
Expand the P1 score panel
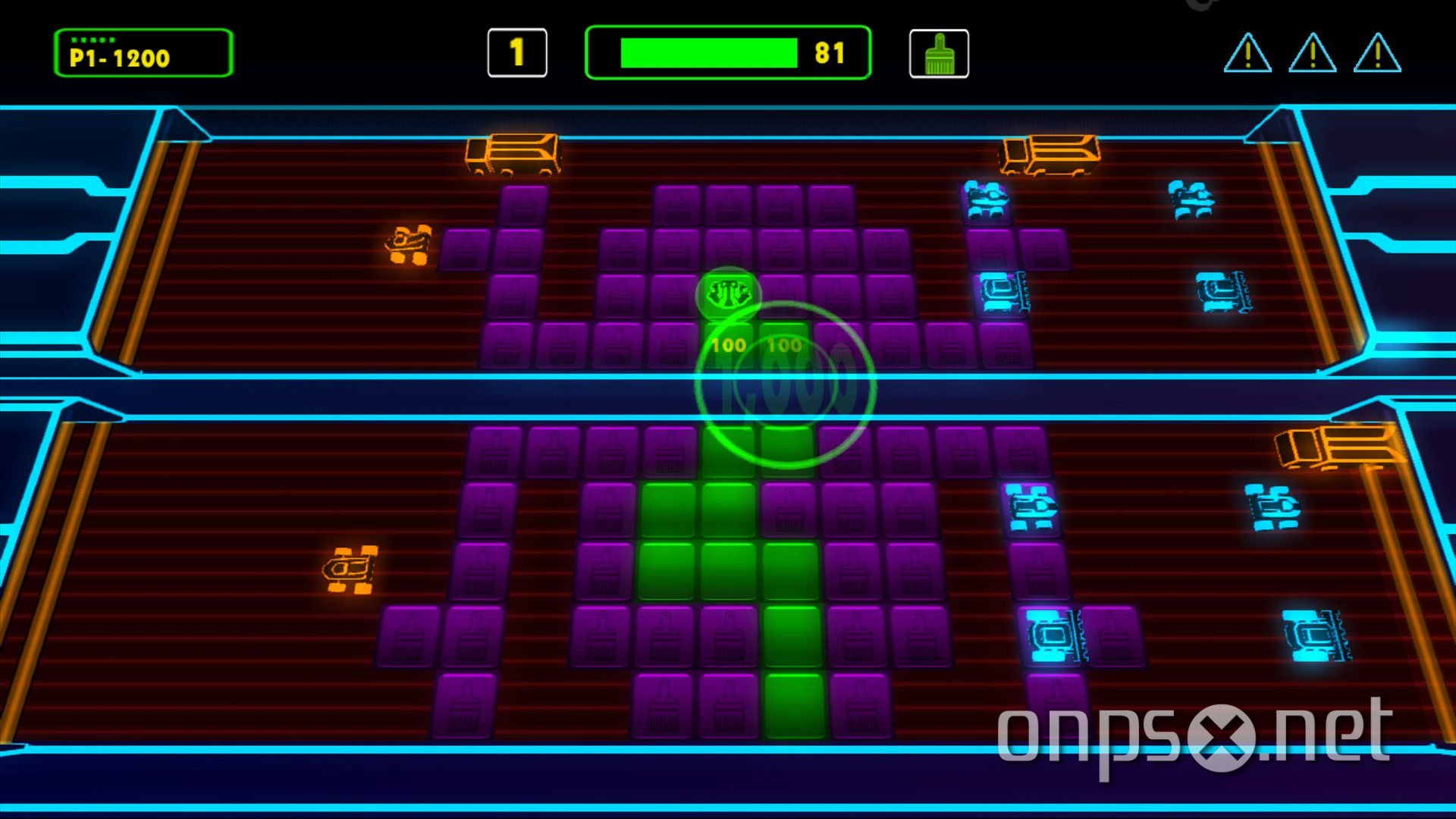click(143, 52)
